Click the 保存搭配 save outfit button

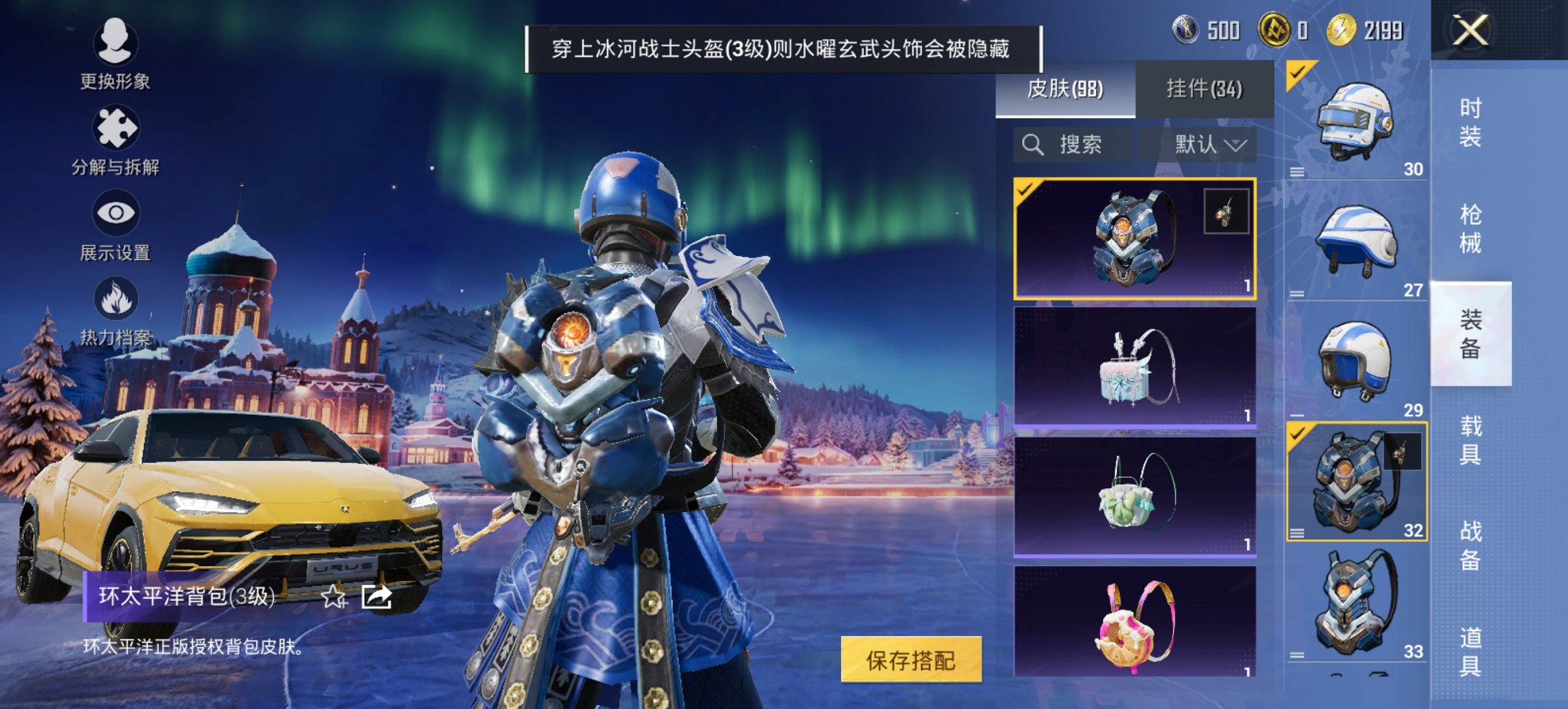point(913,660)
